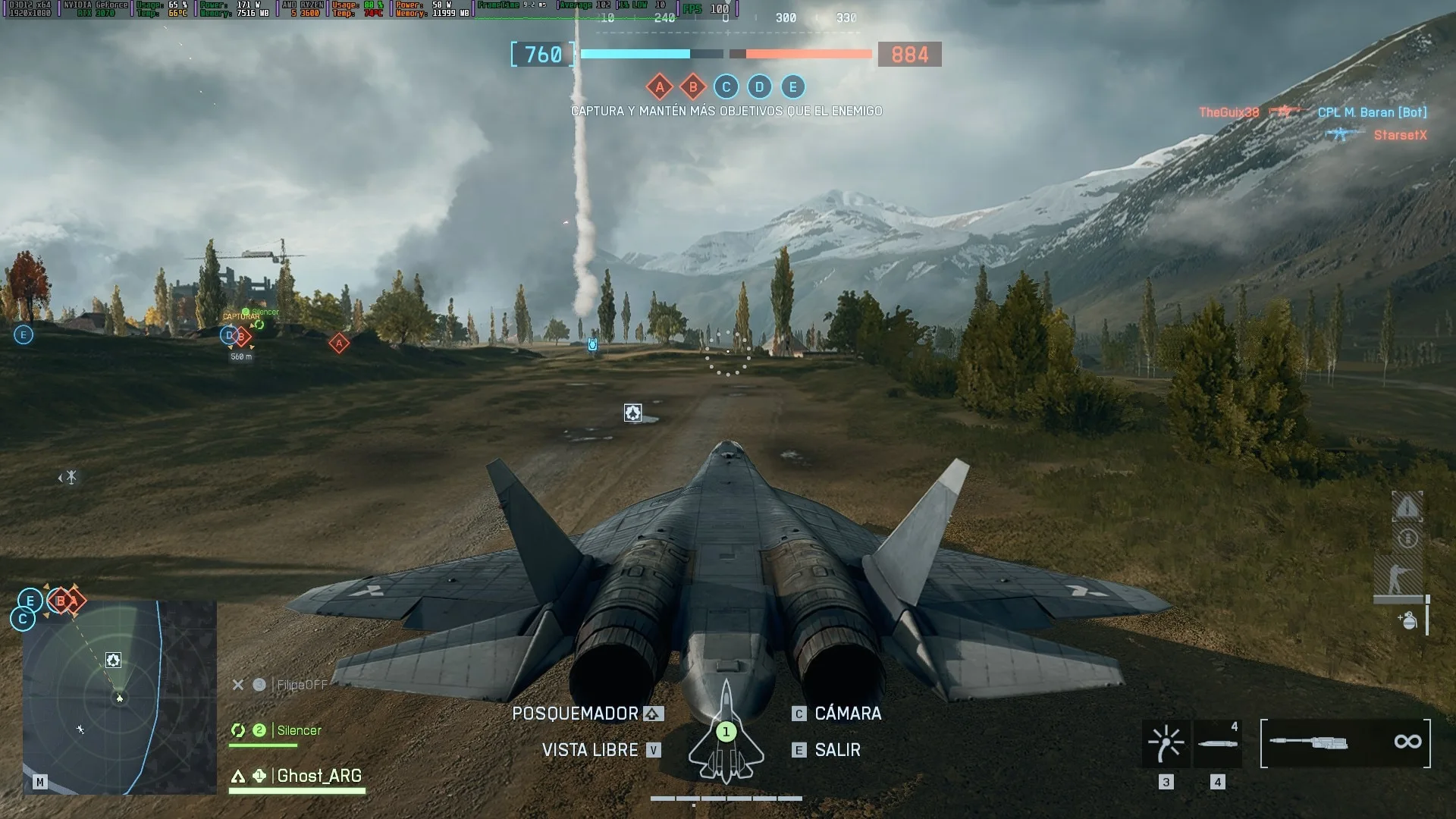Image resolution: width=1456 pixels, height=819 pixels.
Task: Open the radar minimap
Action: click(x=119, y=697)
